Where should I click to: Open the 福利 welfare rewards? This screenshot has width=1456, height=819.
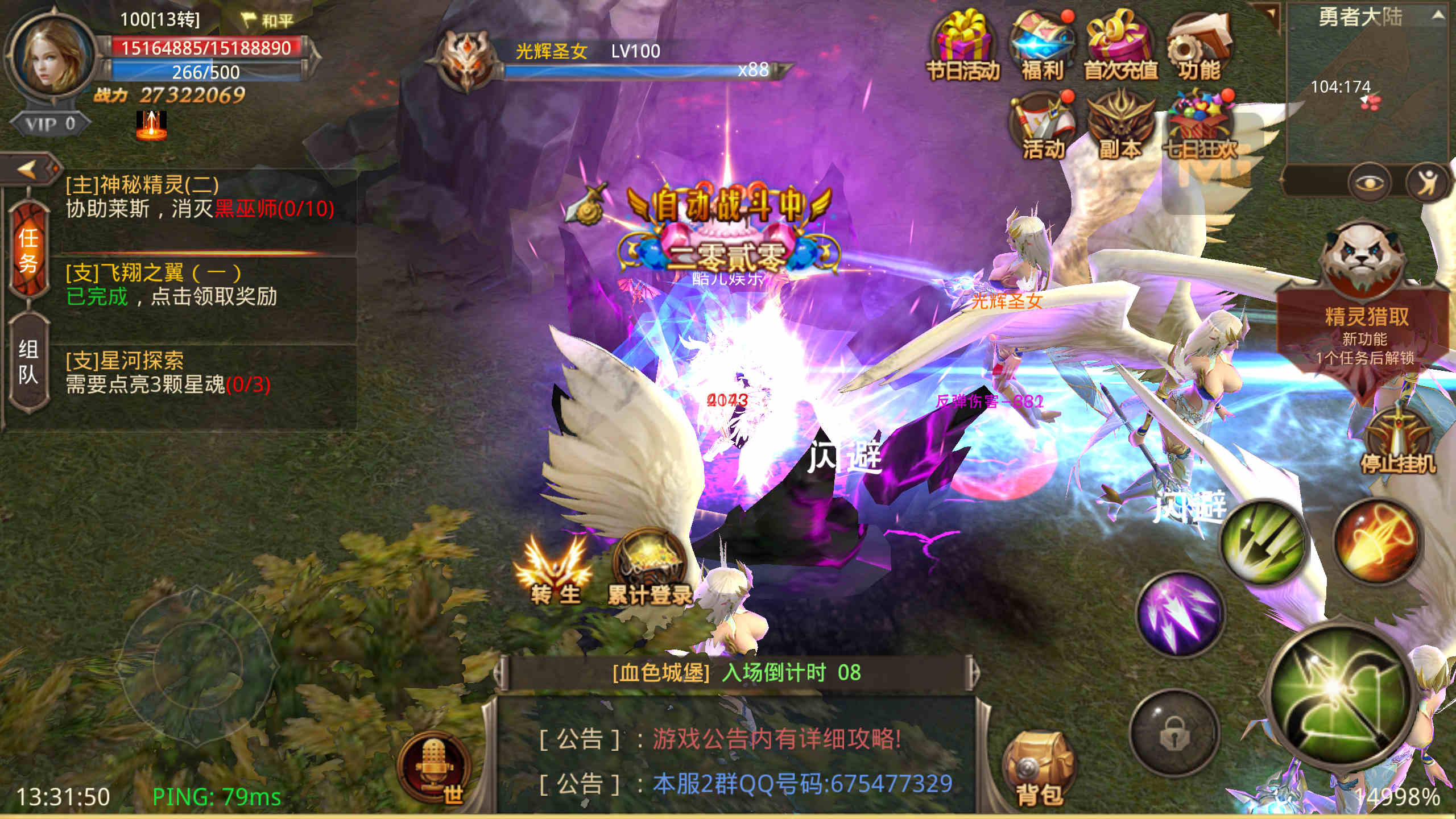coord(1042,47)
